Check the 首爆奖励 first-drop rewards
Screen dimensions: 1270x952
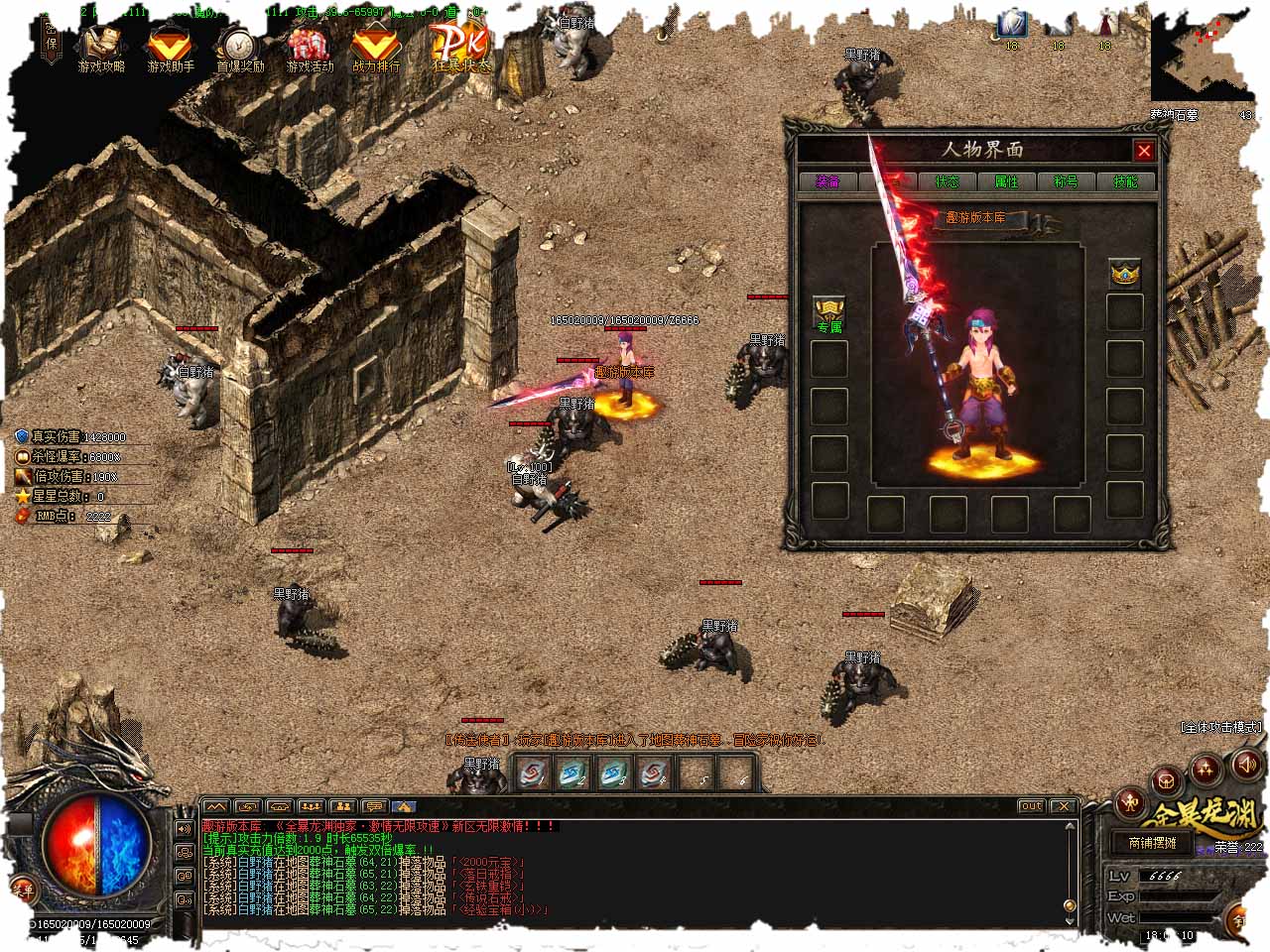240,48
